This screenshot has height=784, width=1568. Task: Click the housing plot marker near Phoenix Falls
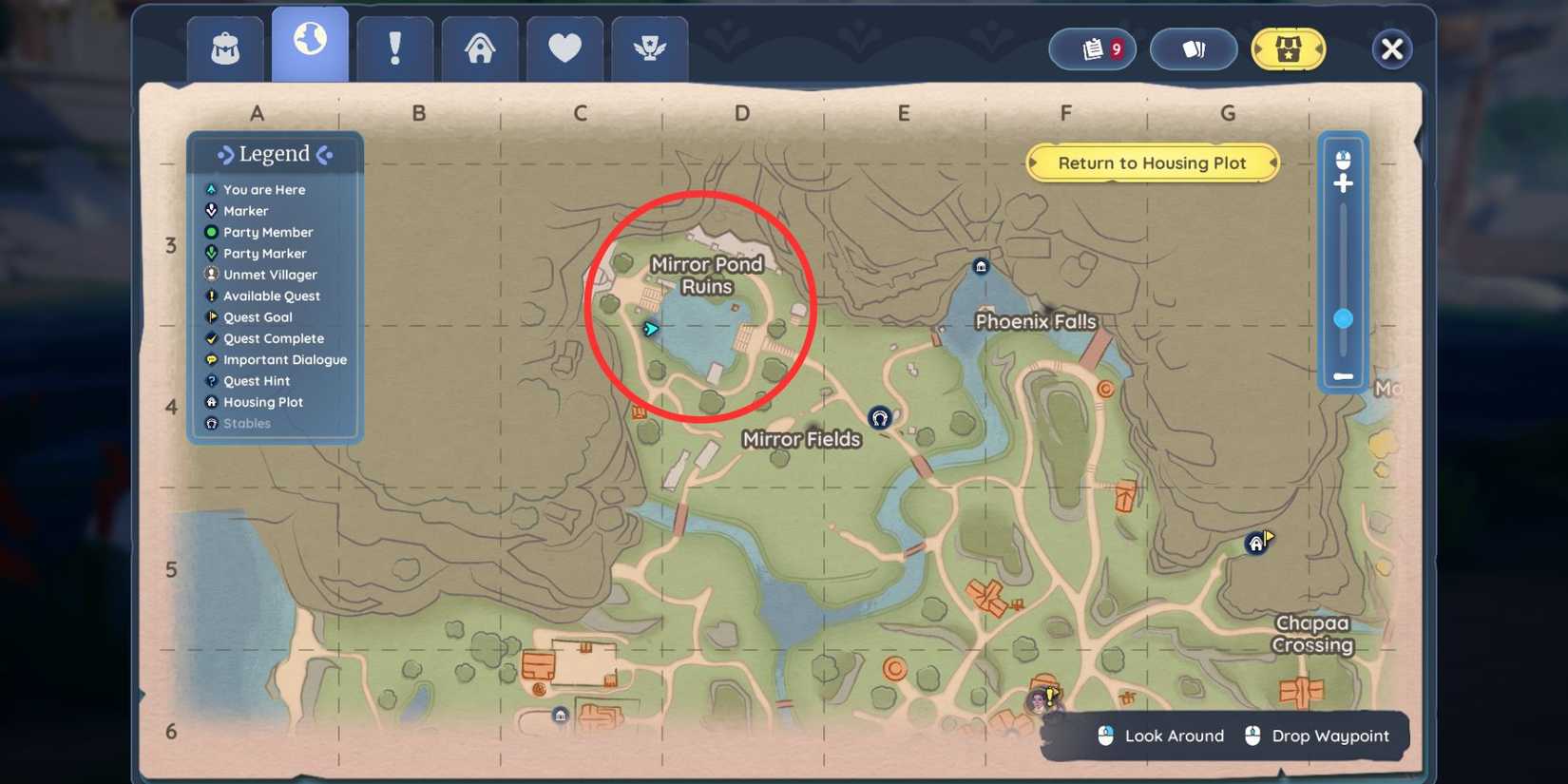pyautogui.click(x=980, y=266)
